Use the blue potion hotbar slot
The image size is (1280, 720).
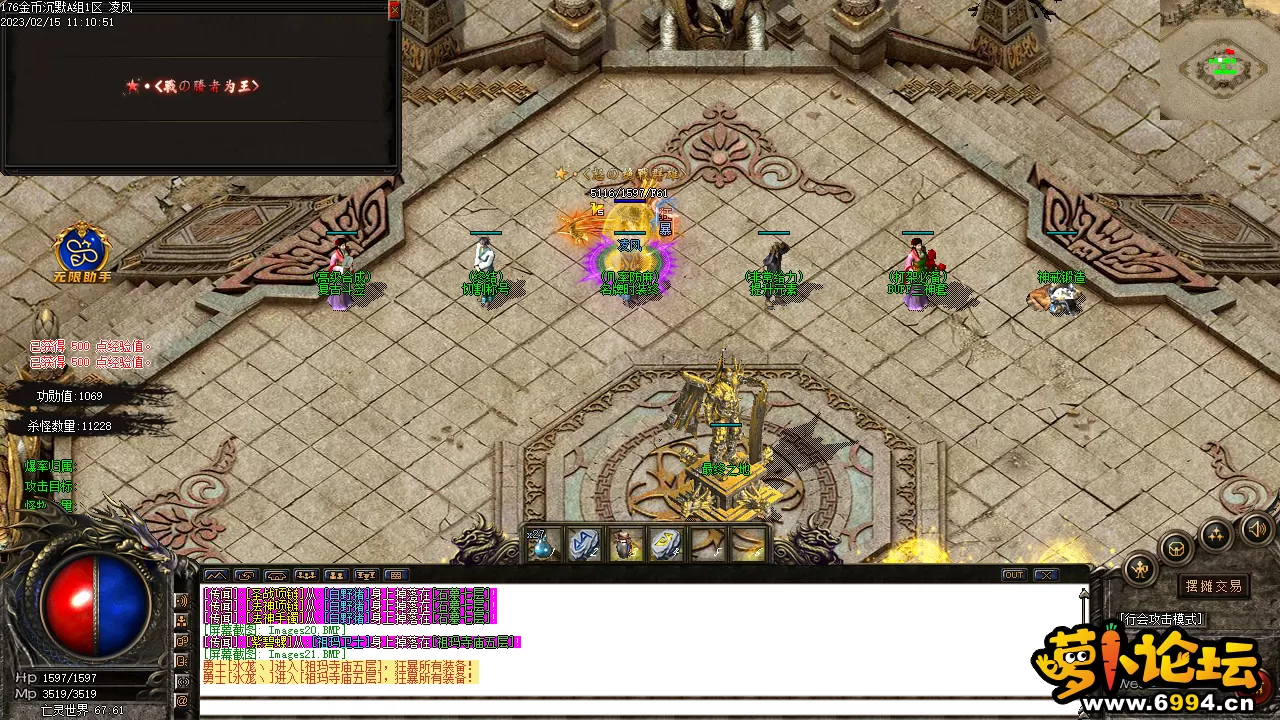(x=543, y=545)
